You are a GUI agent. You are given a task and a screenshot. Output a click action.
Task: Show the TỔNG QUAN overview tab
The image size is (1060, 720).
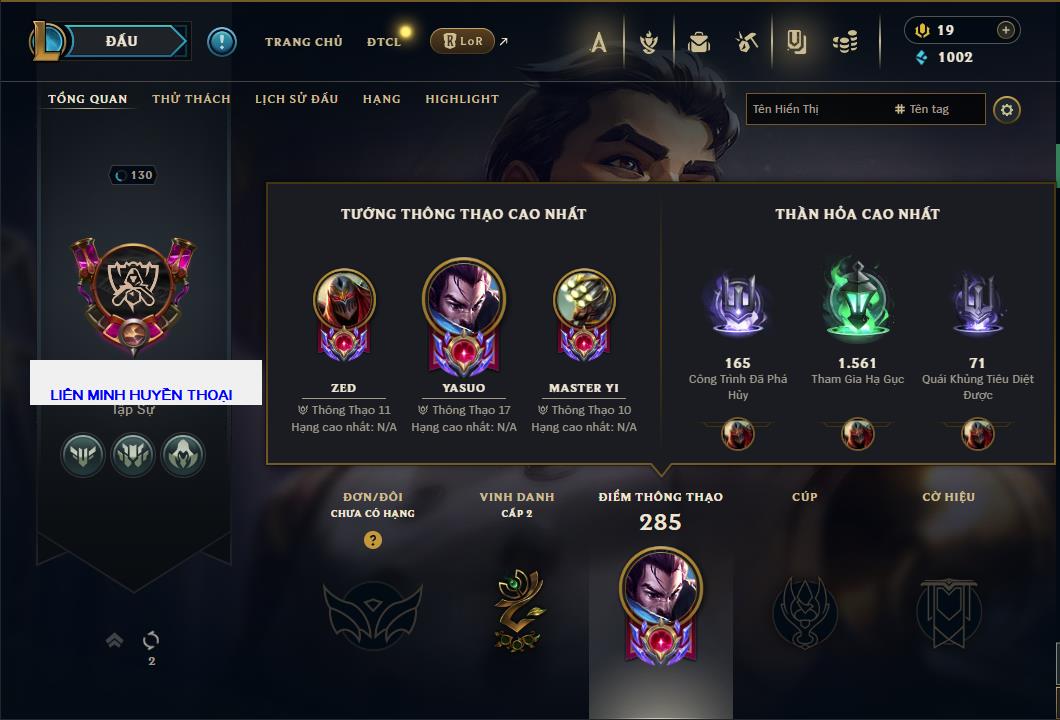pyautogui.click(x=88, y=99)
